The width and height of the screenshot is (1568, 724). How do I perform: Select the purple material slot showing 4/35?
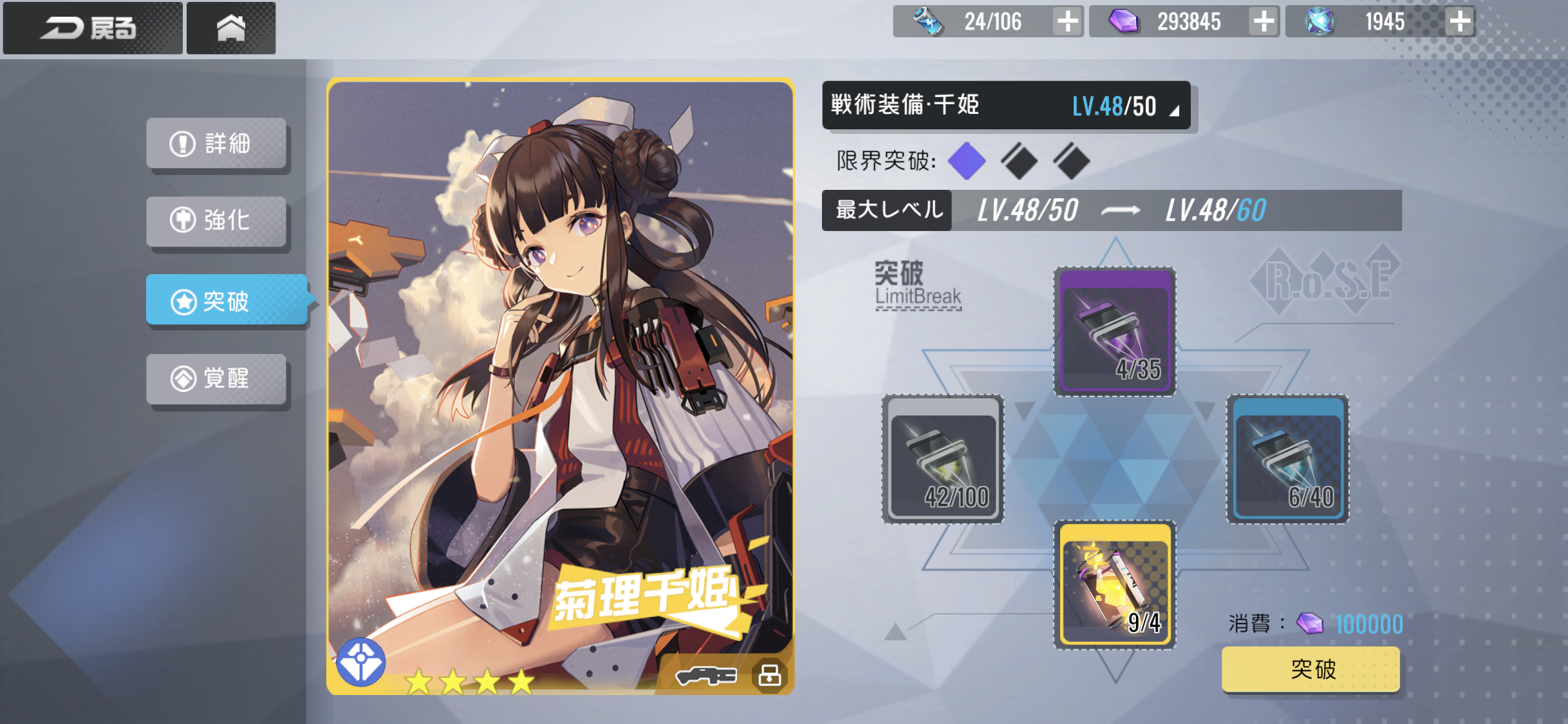[1115, 331]
